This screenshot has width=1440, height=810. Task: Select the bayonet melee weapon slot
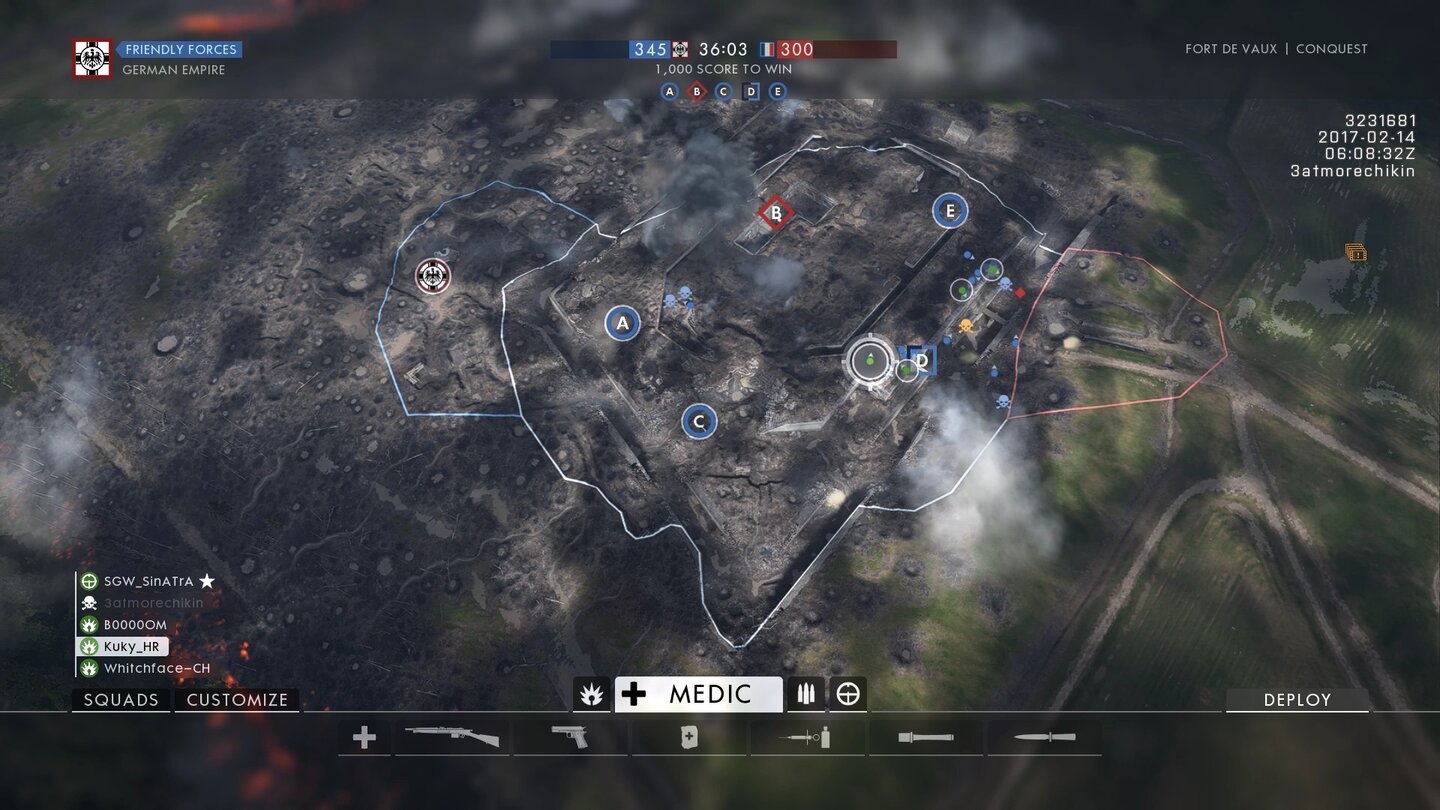point(1045,737)
